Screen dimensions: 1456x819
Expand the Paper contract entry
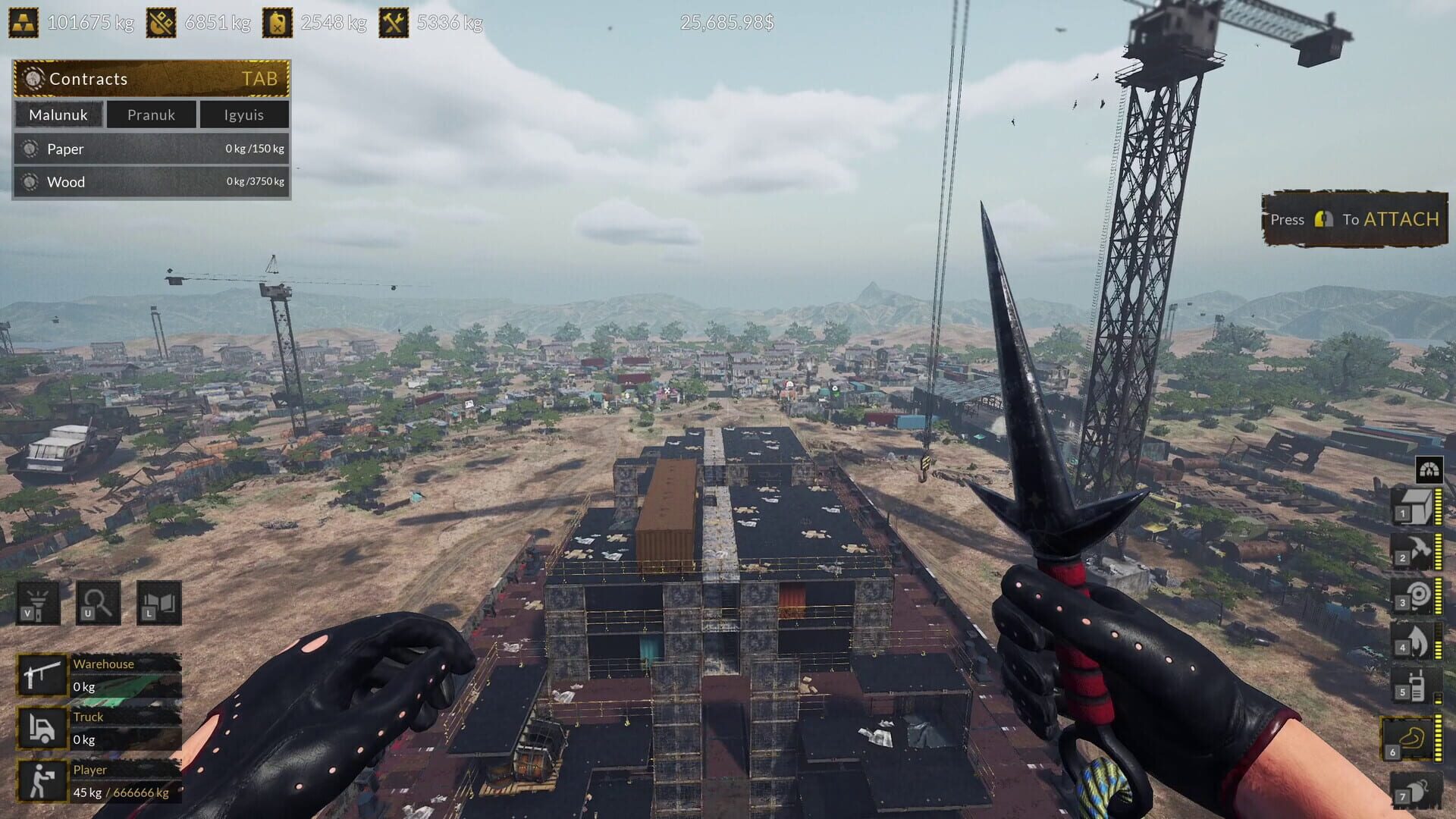click(x=150, y=149)
